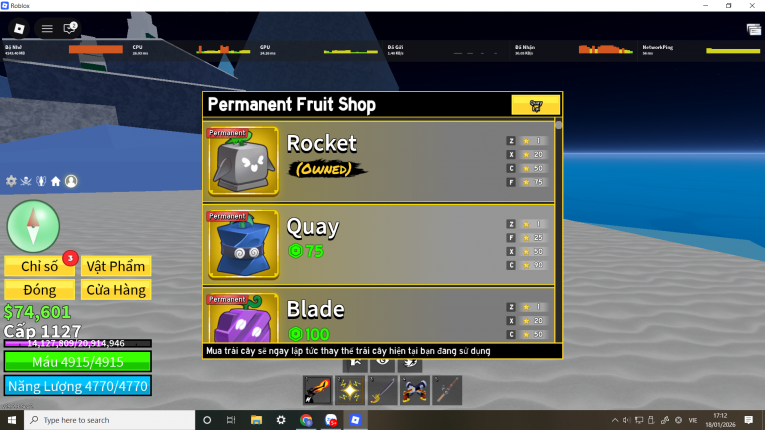Click the white house home icon
The image size is (765, 430).
click(x=56, y=181)
